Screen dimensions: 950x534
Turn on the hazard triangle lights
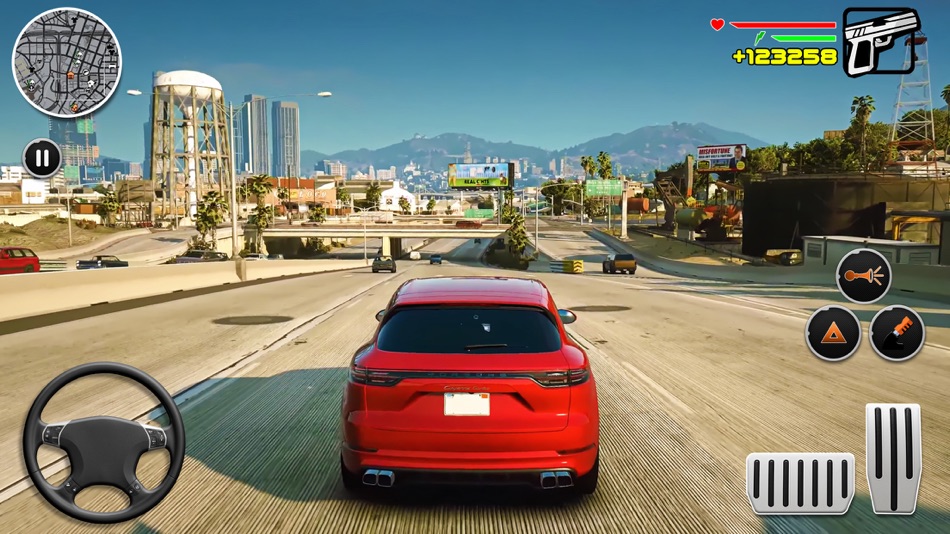[x=833, y=333]
